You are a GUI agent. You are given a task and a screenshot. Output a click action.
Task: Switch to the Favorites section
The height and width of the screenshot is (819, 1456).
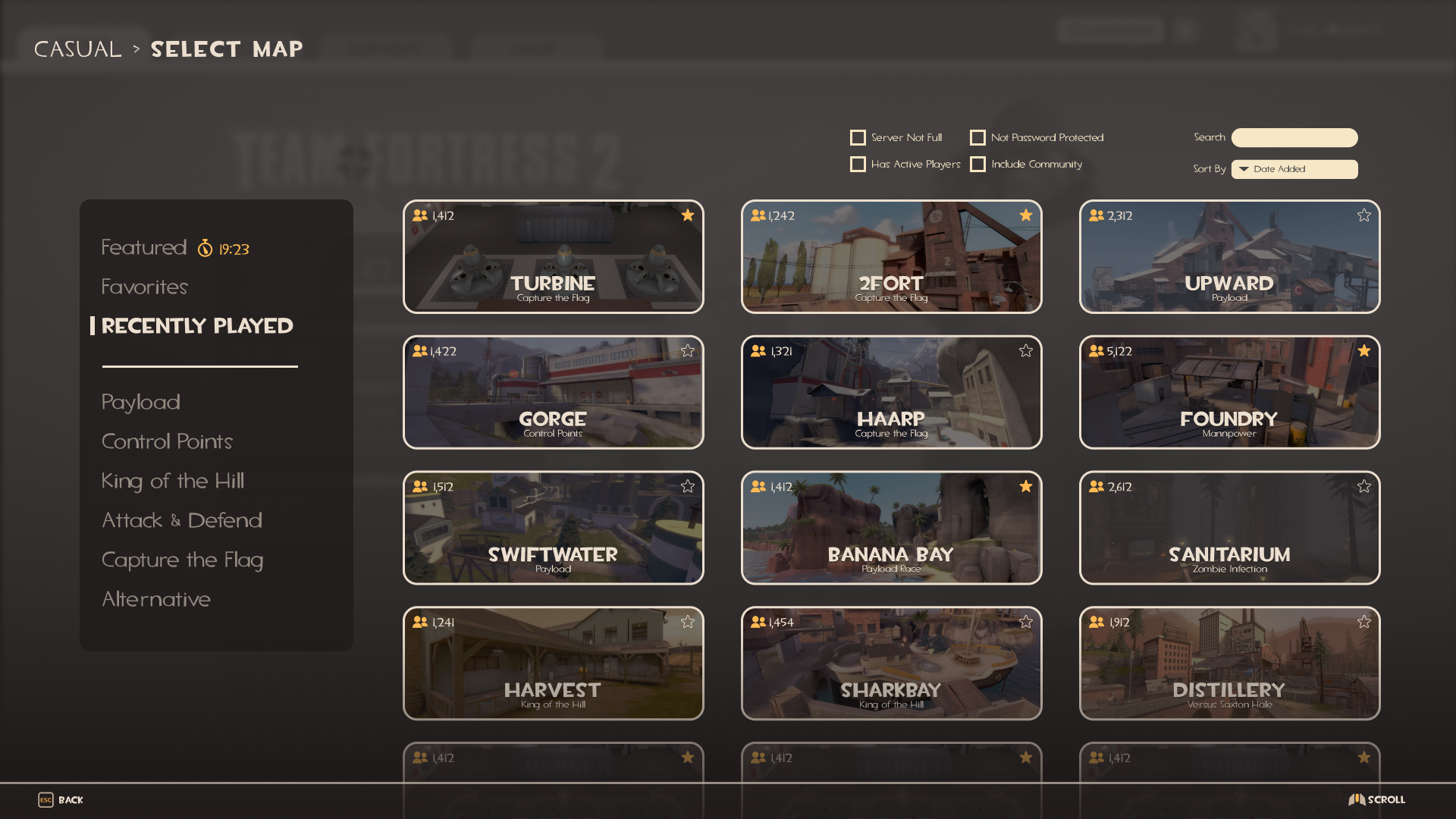(144, 287)
